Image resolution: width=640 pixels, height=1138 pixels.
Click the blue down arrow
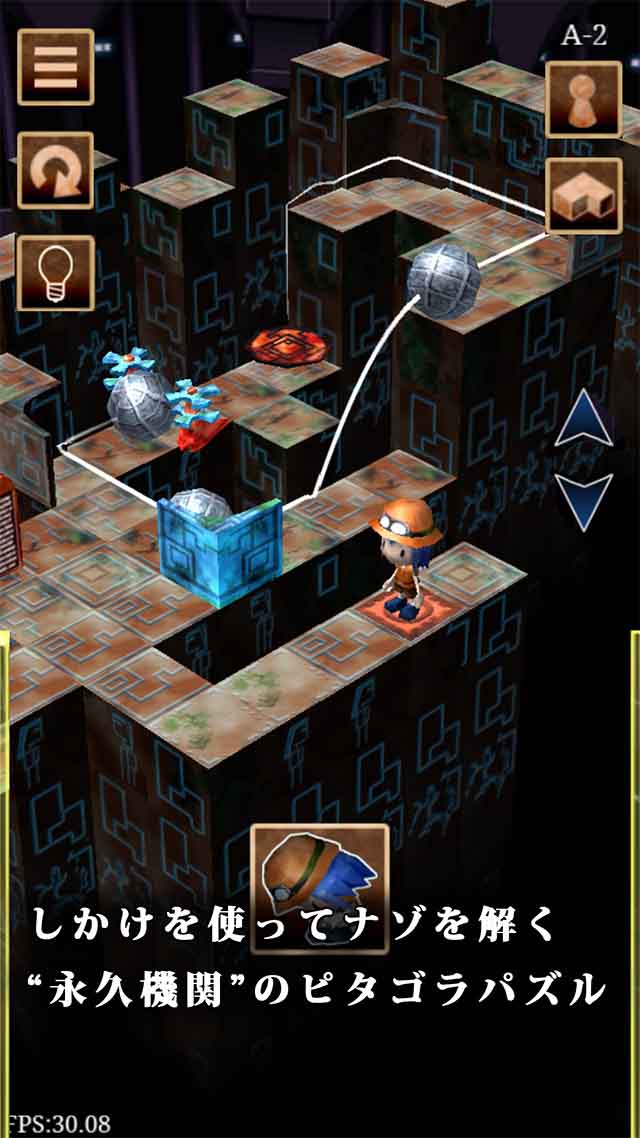(x=583, y=500)
